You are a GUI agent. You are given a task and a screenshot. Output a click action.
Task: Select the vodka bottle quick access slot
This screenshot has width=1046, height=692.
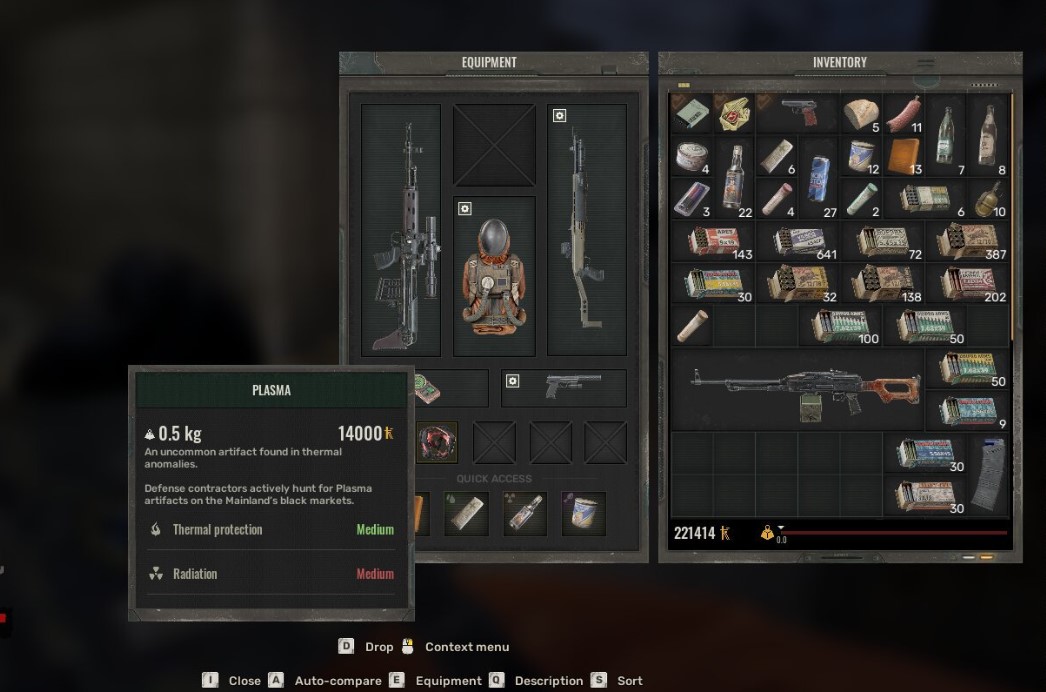[x=526, y=513]
